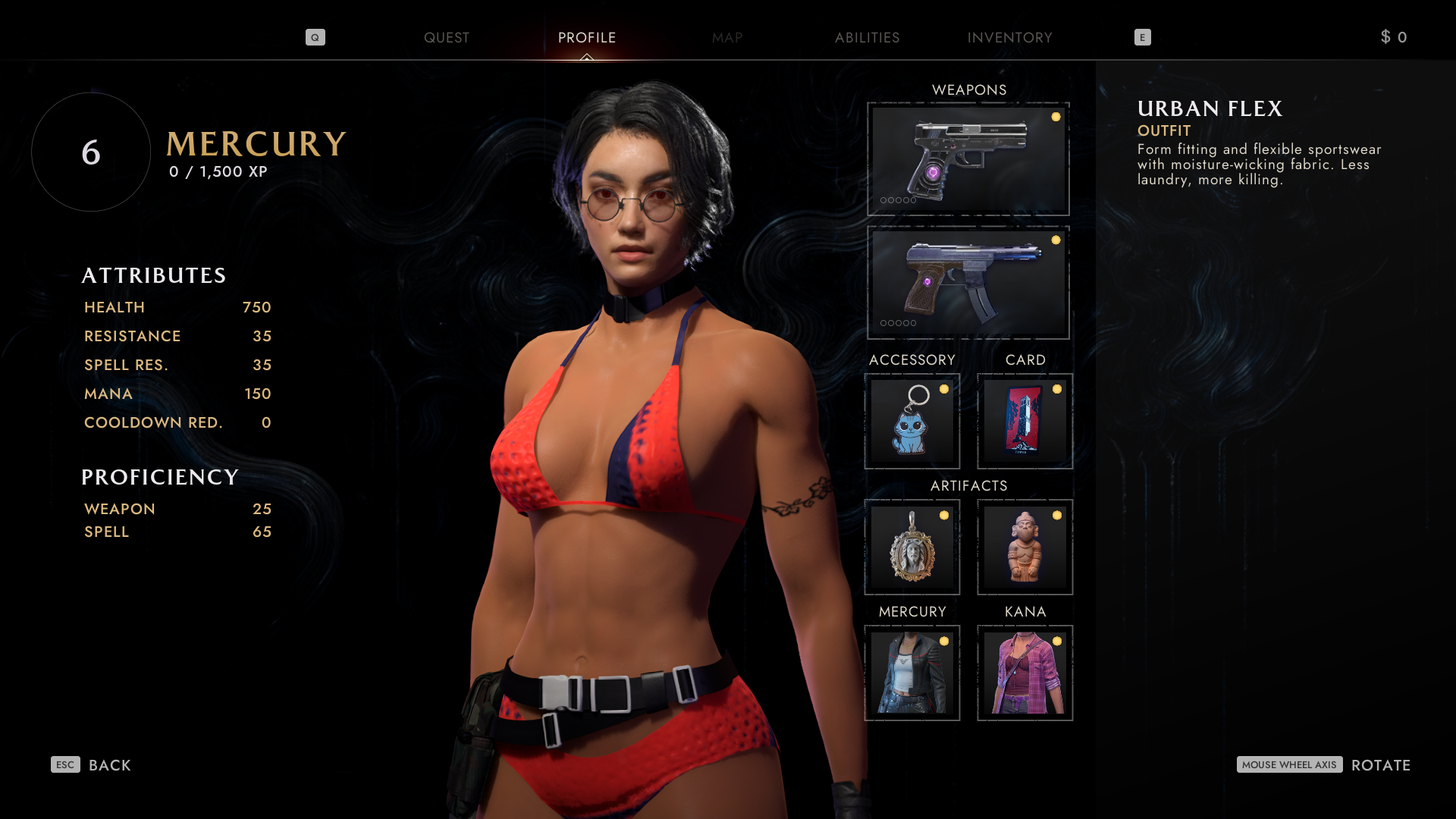
Task: Choose Mercury's leather jacket outfit
Action: coord(912,673)
